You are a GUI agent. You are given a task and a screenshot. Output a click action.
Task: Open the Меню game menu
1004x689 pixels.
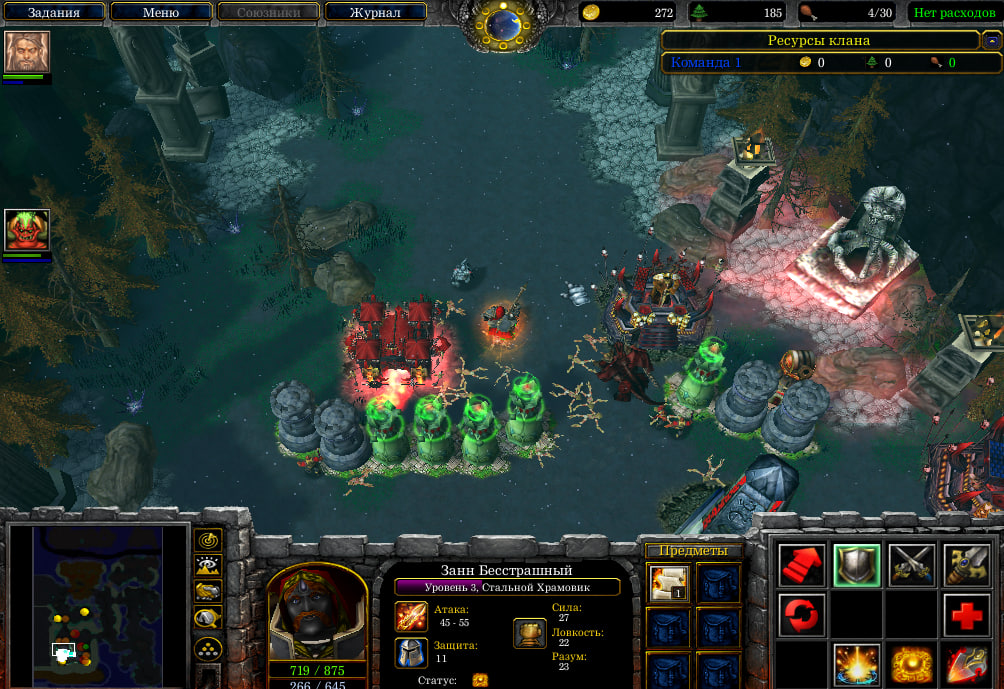[x=161, y=13]
